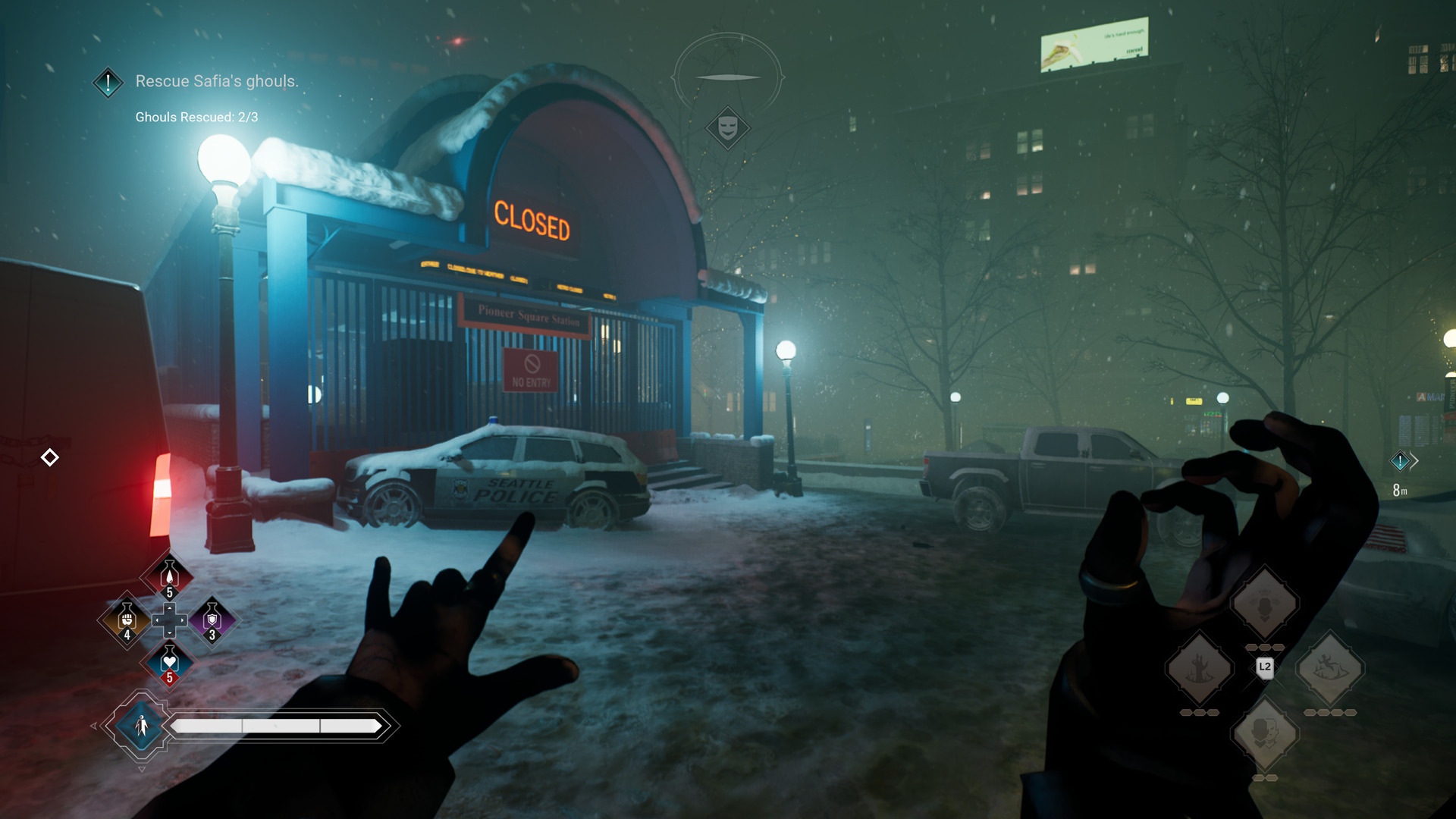This screenshot has width=1456, height=819.
Task: Activate the clawed hand ability
Action: point(1199,668)
